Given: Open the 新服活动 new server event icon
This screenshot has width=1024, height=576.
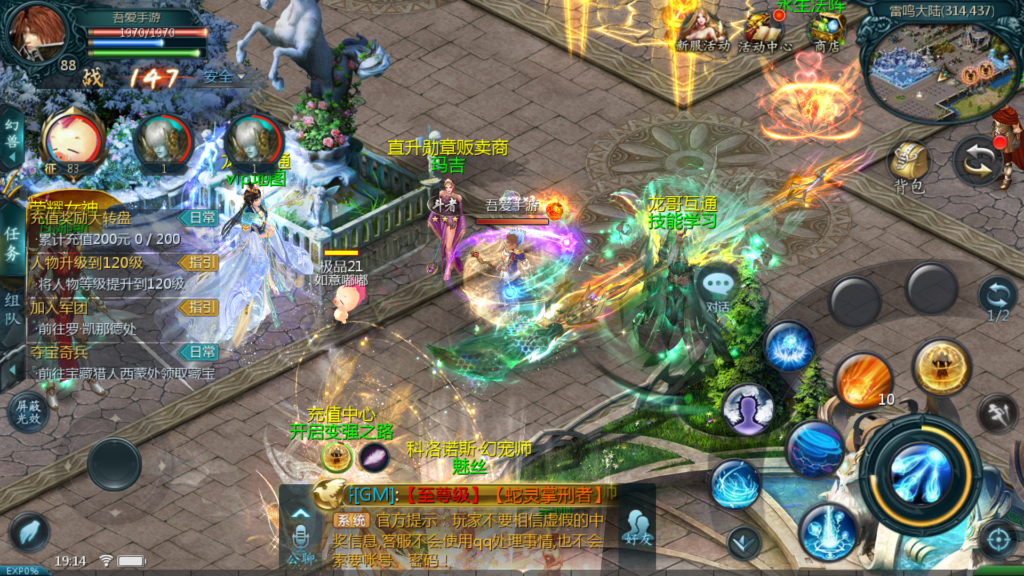Looking at the screenshot, I should (702, 30).
